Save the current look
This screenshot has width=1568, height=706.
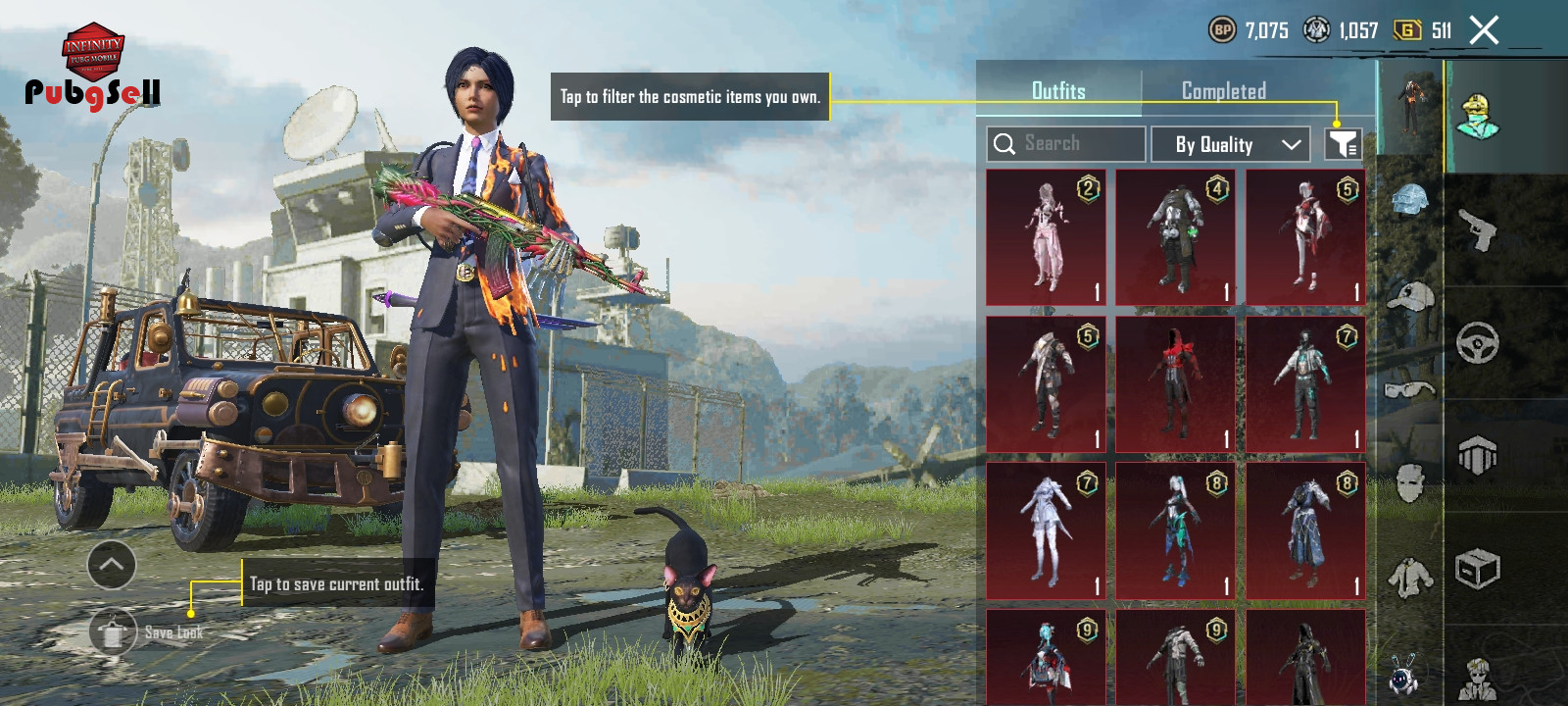114,632
